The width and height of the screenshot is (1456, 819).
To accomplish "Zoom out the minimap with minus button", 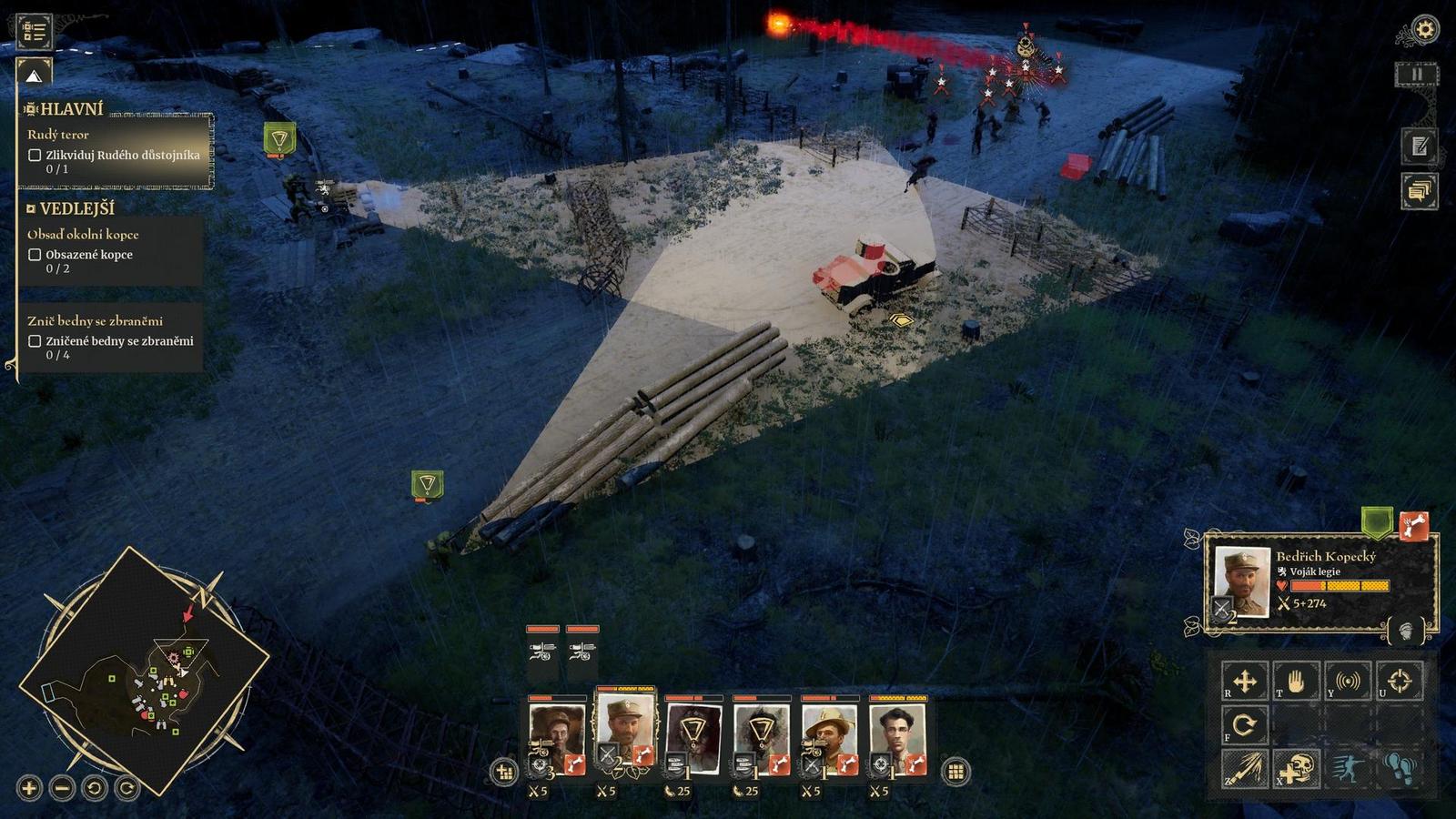I will pos(62,788).
